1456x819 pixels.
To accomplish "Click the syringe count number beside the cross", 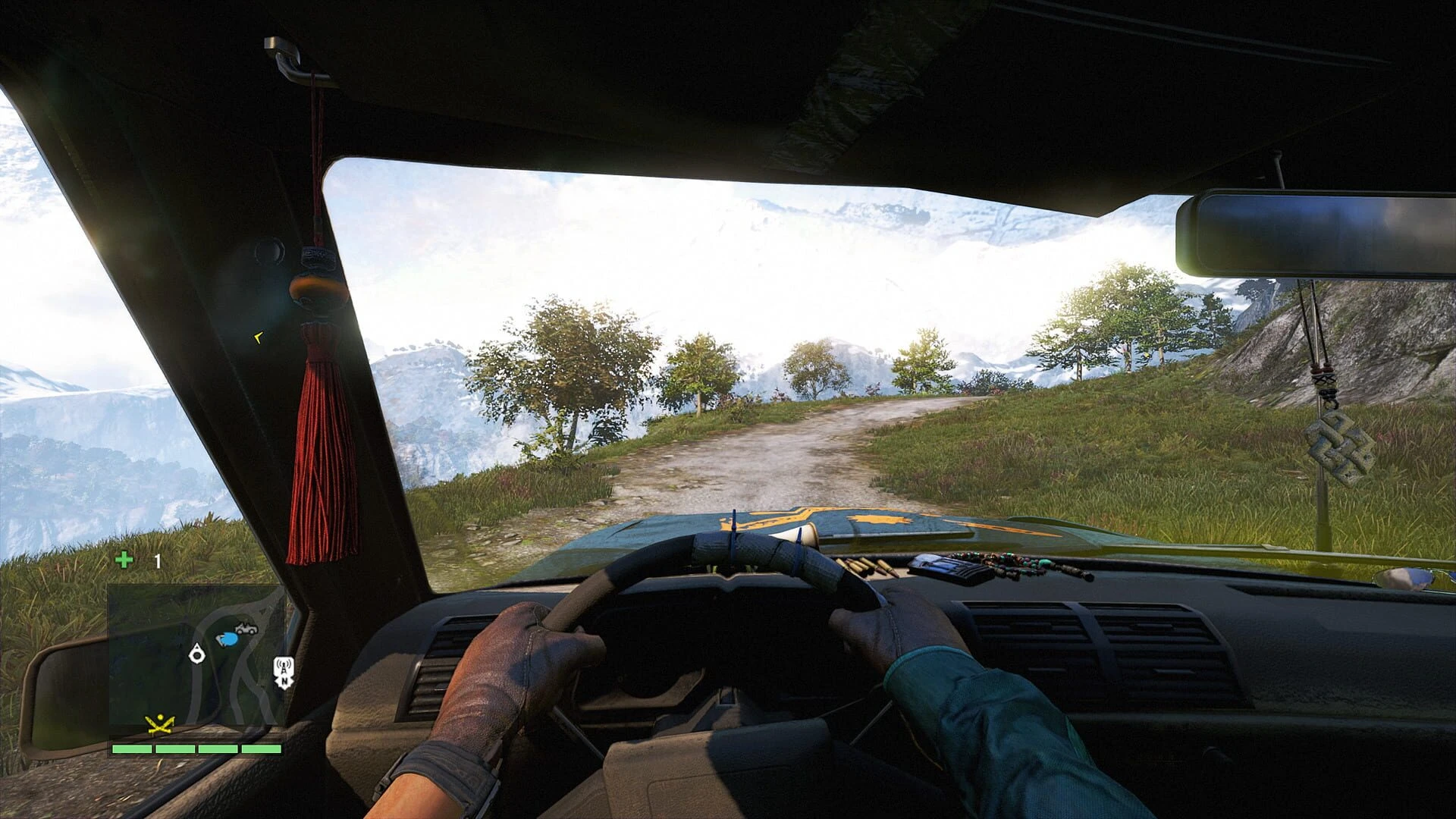I will point(156,562).
